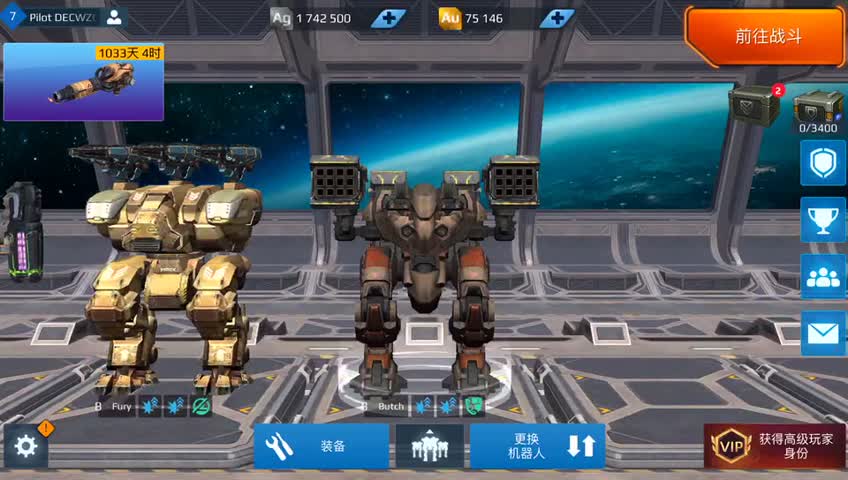
Task: Add more silver with the Ag plus button
Action: point(388,18)
